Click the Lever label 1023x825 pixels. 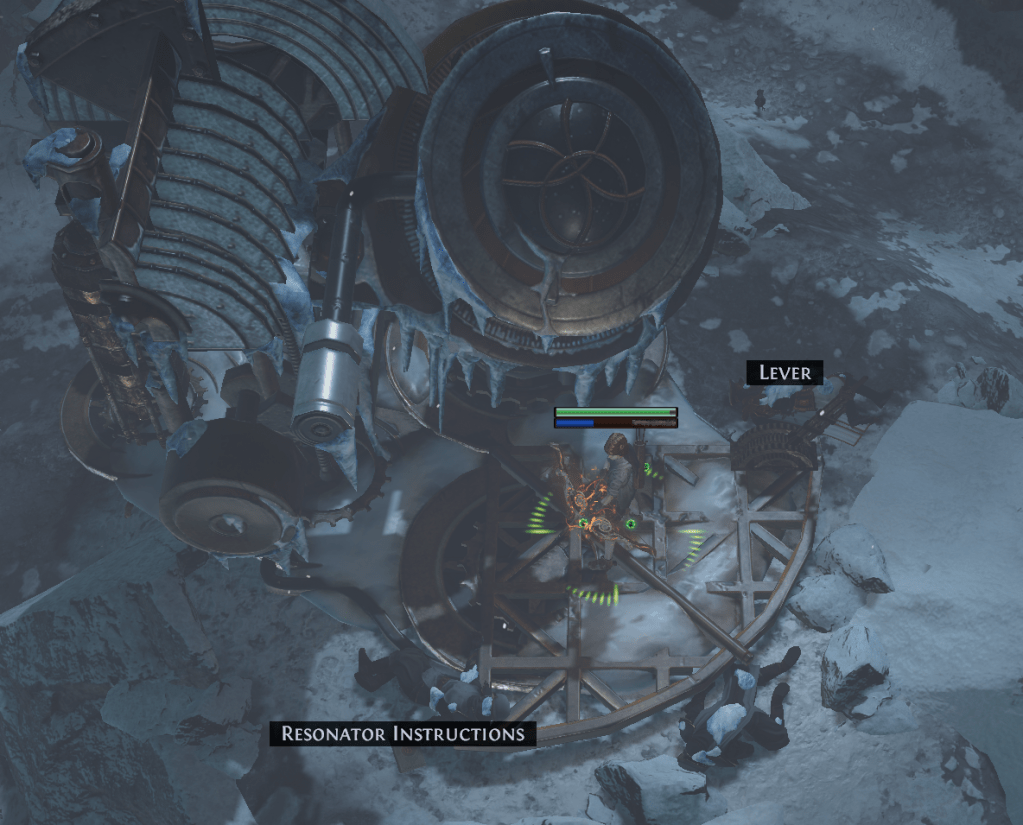(785, 373)
